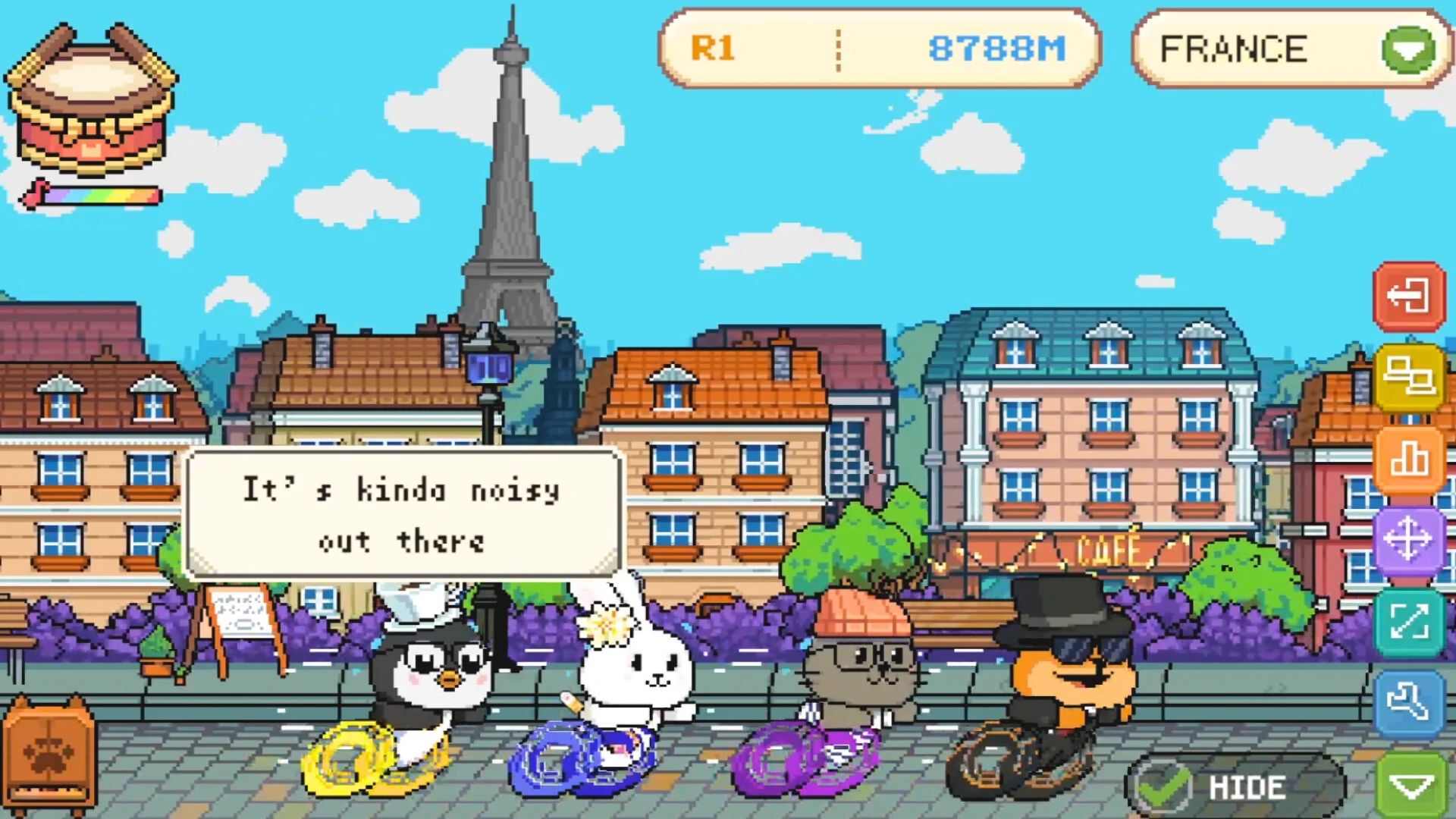Open the cake box icon

[91, 102]
